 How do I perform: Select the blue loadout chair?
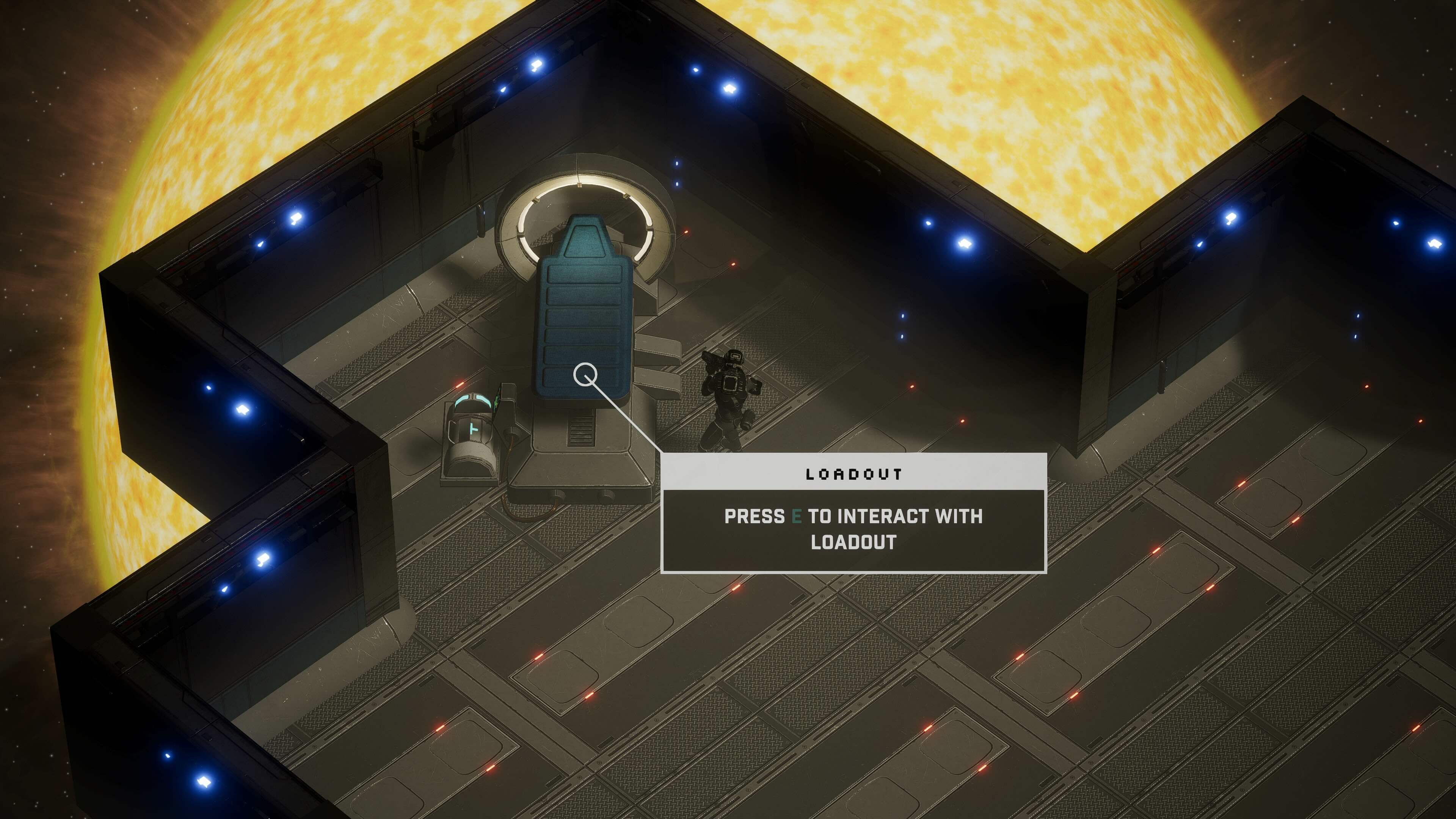click(x=585, y=311)
